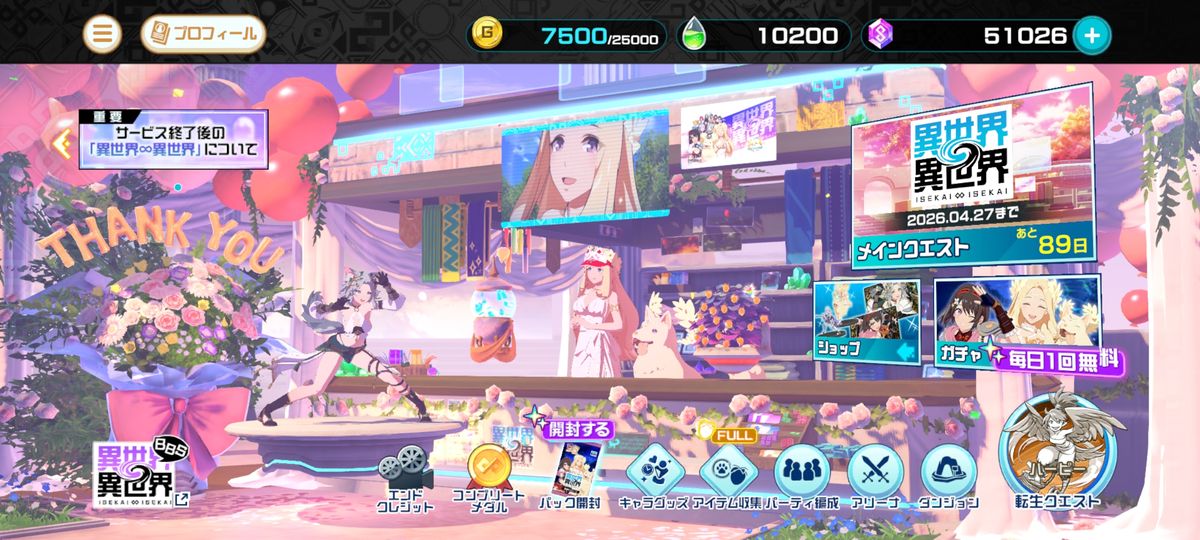Image resolution: width=1200 pixels, height=540 pixels.
Task: Open the 重要 service termination notice
Action: [172, 140]
